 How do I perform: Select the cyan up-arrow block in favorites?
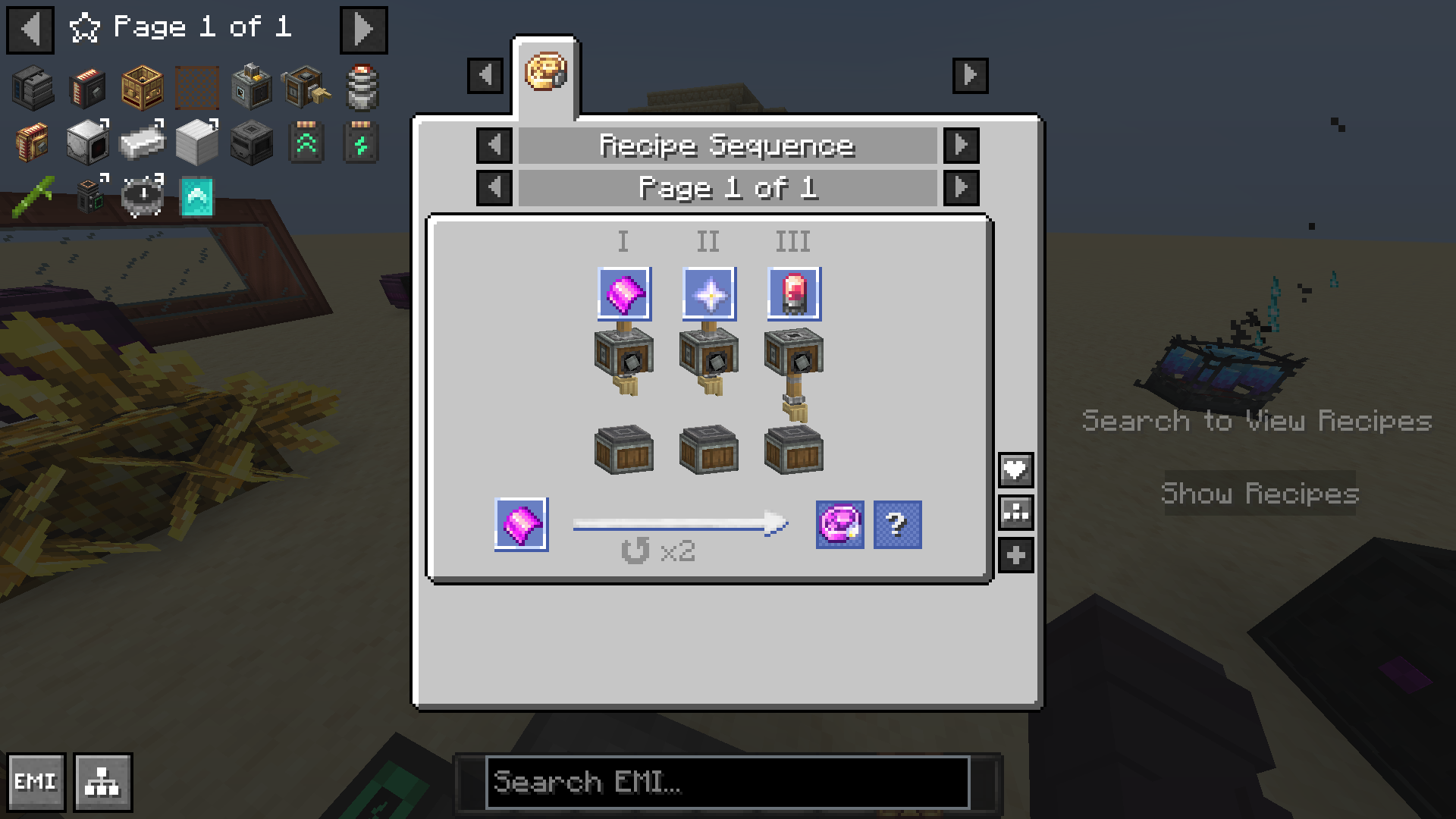click(x=197, y=196)
